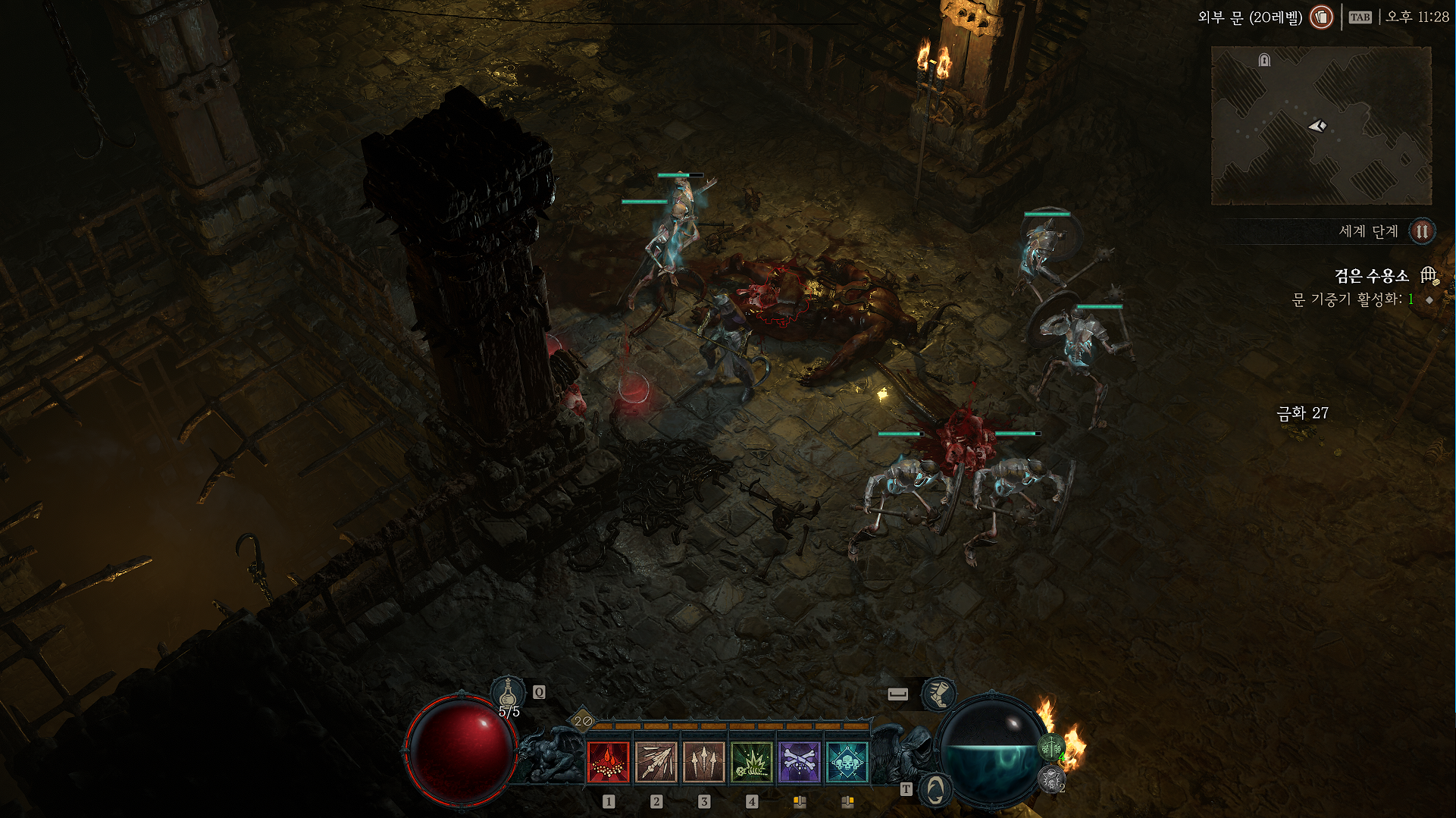Image resolution: width=1456 pixels, height=818 pixels.
Task: Open the World Tier (세계 단계) icon
Action: tap(1422, 231)
